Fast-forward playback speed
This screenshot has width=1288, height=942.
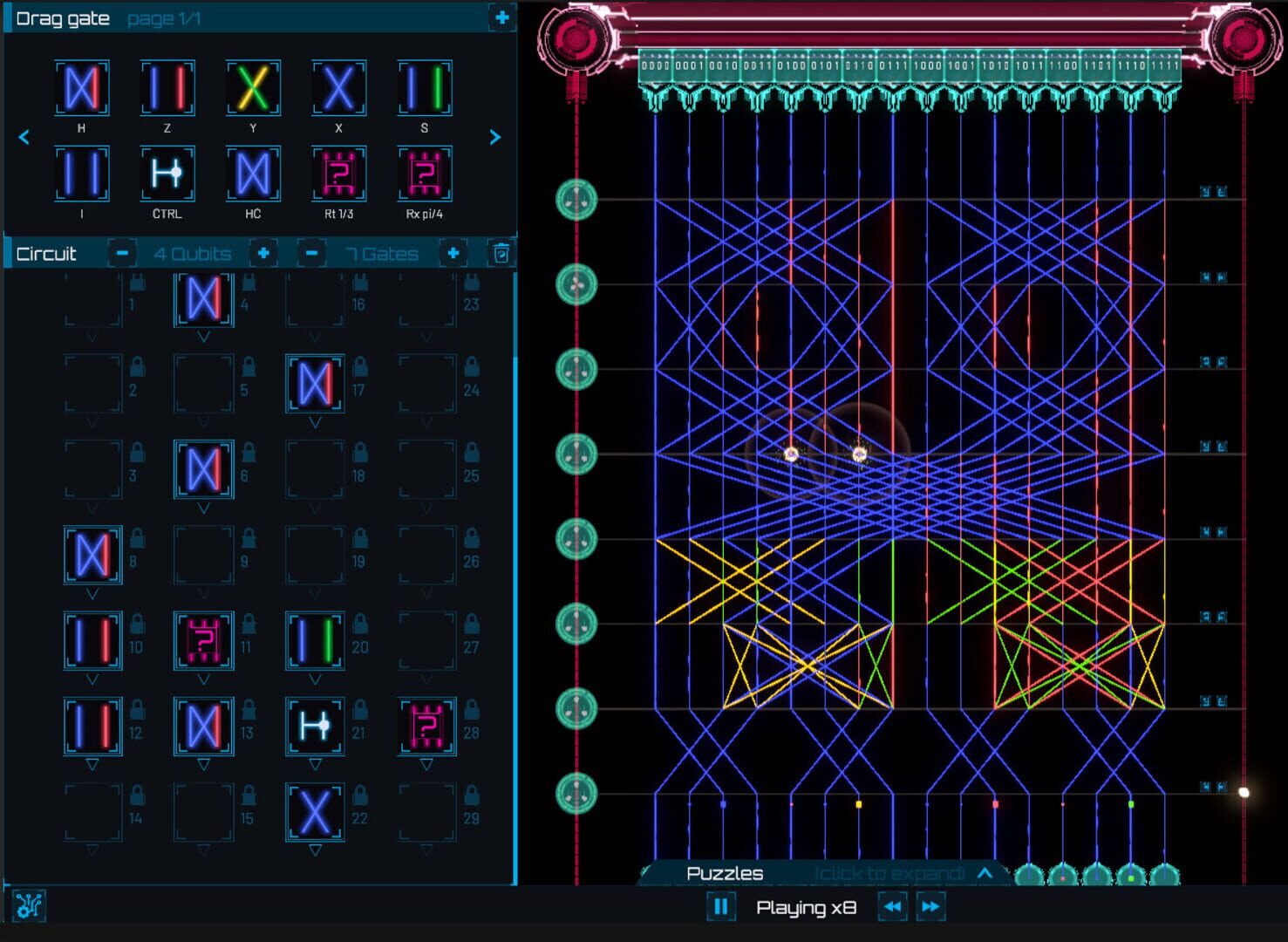coord(930,907)
